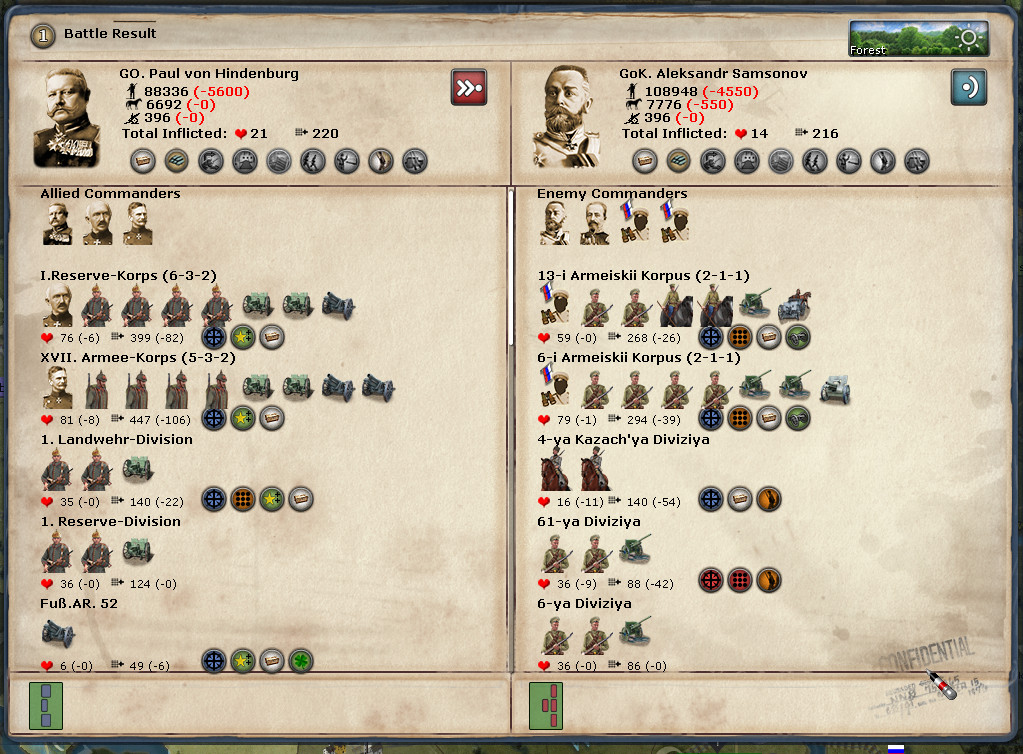Choose the 1. Landwehr-Division entry

116,439
